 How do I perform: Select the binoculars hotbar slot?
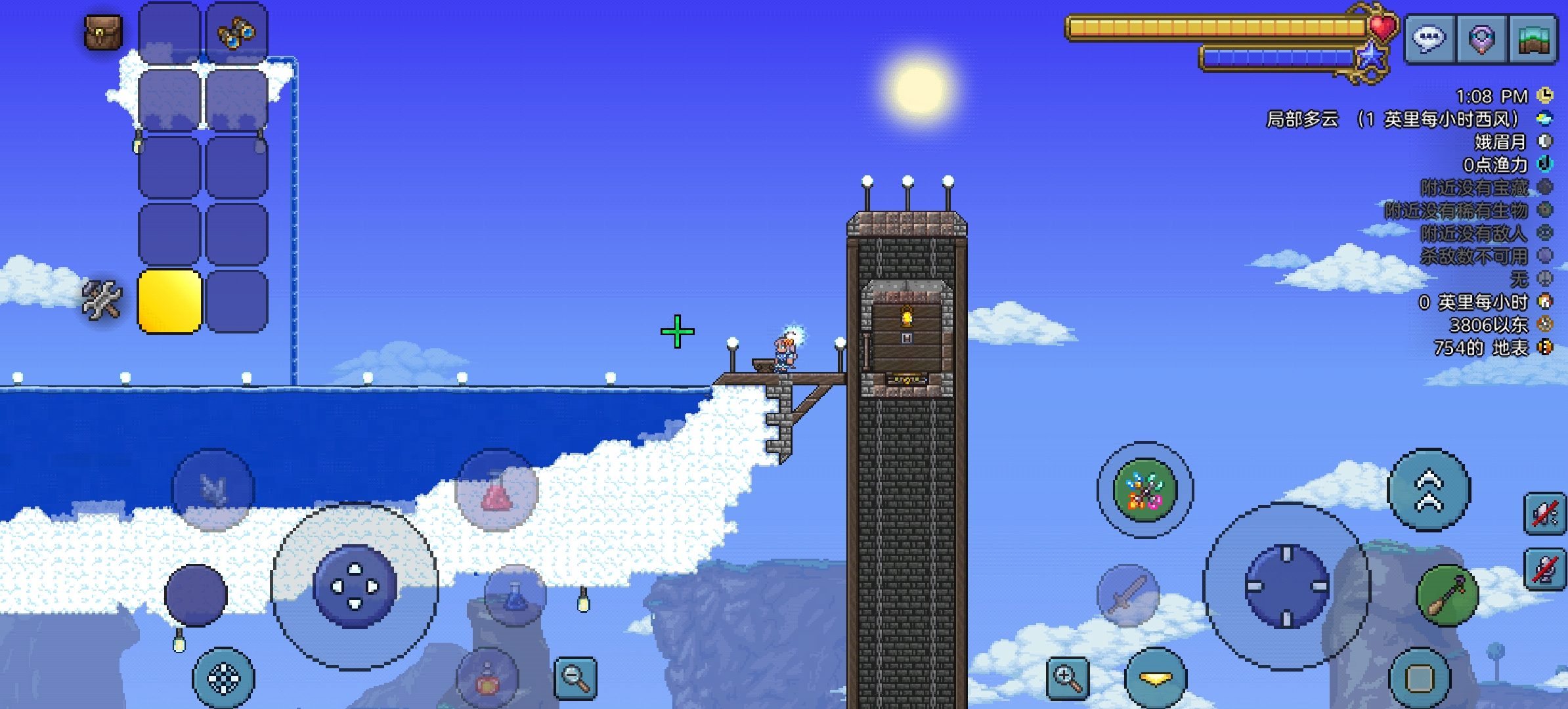(236, 33)
